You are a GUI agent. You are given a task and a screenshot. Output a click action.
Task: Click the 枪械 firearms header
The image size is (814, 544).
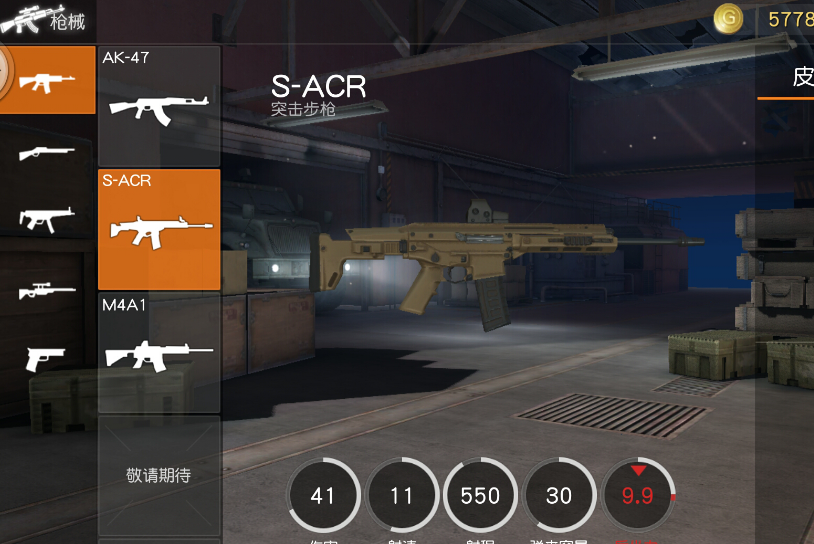click(45, 20)
